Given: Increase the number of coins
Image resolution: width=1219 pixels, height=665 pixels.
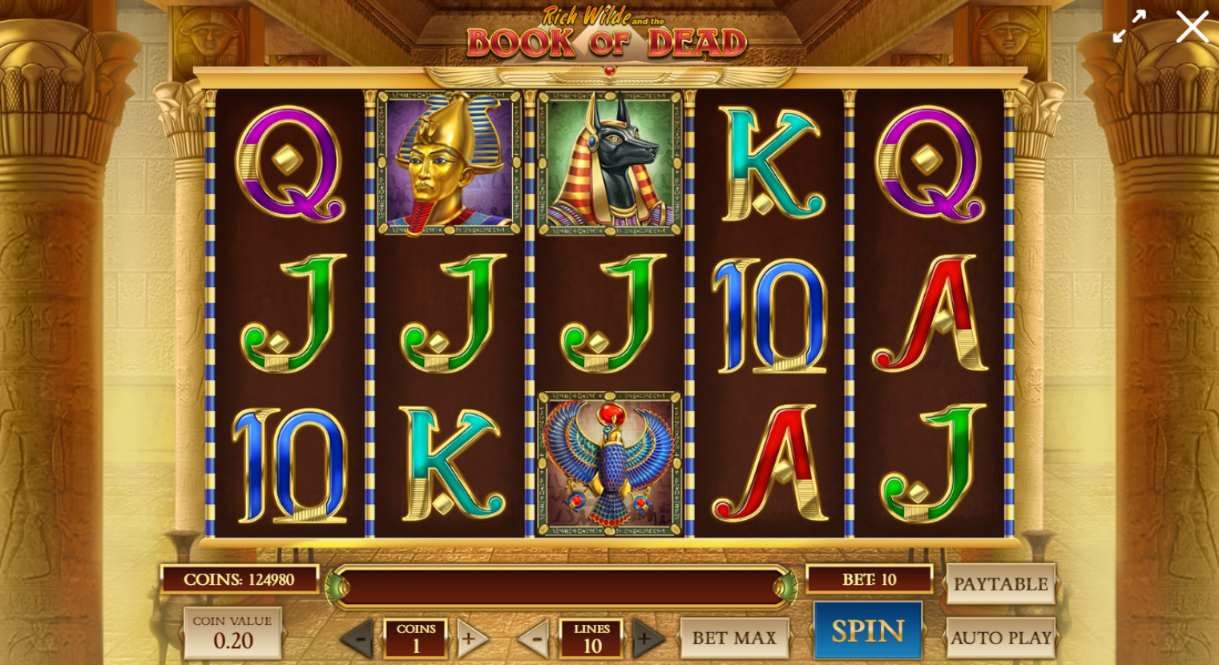Looking at the screenshot, I should (471, 638).
